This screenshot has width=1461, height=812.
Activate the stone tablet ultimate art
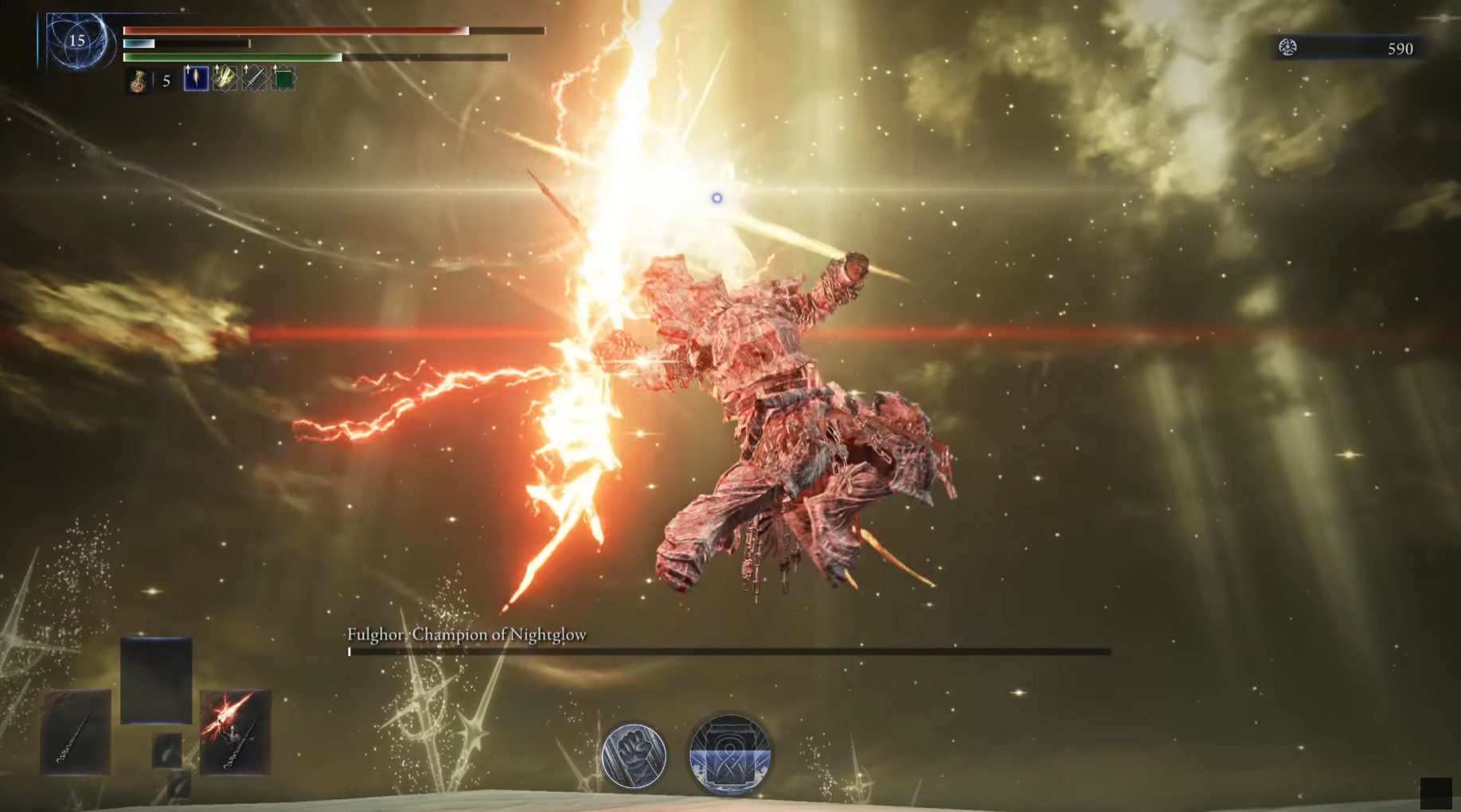(x=729, y=755)
